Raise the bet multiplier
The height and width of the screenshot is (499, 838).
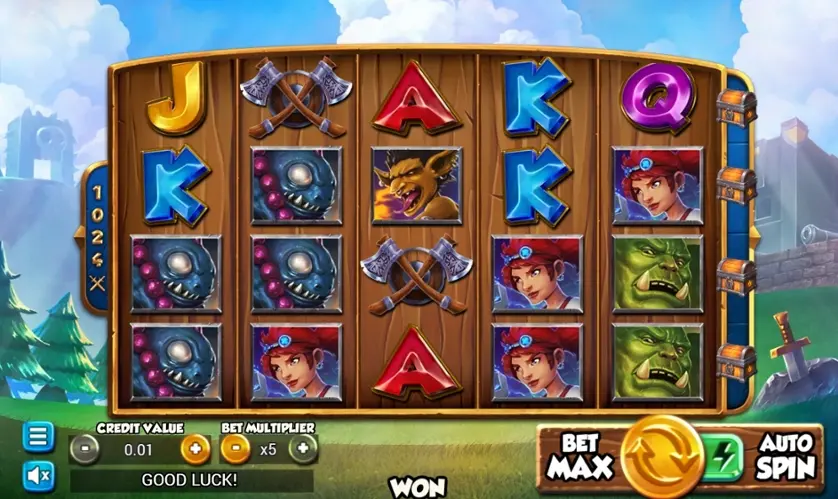point(303,449)
